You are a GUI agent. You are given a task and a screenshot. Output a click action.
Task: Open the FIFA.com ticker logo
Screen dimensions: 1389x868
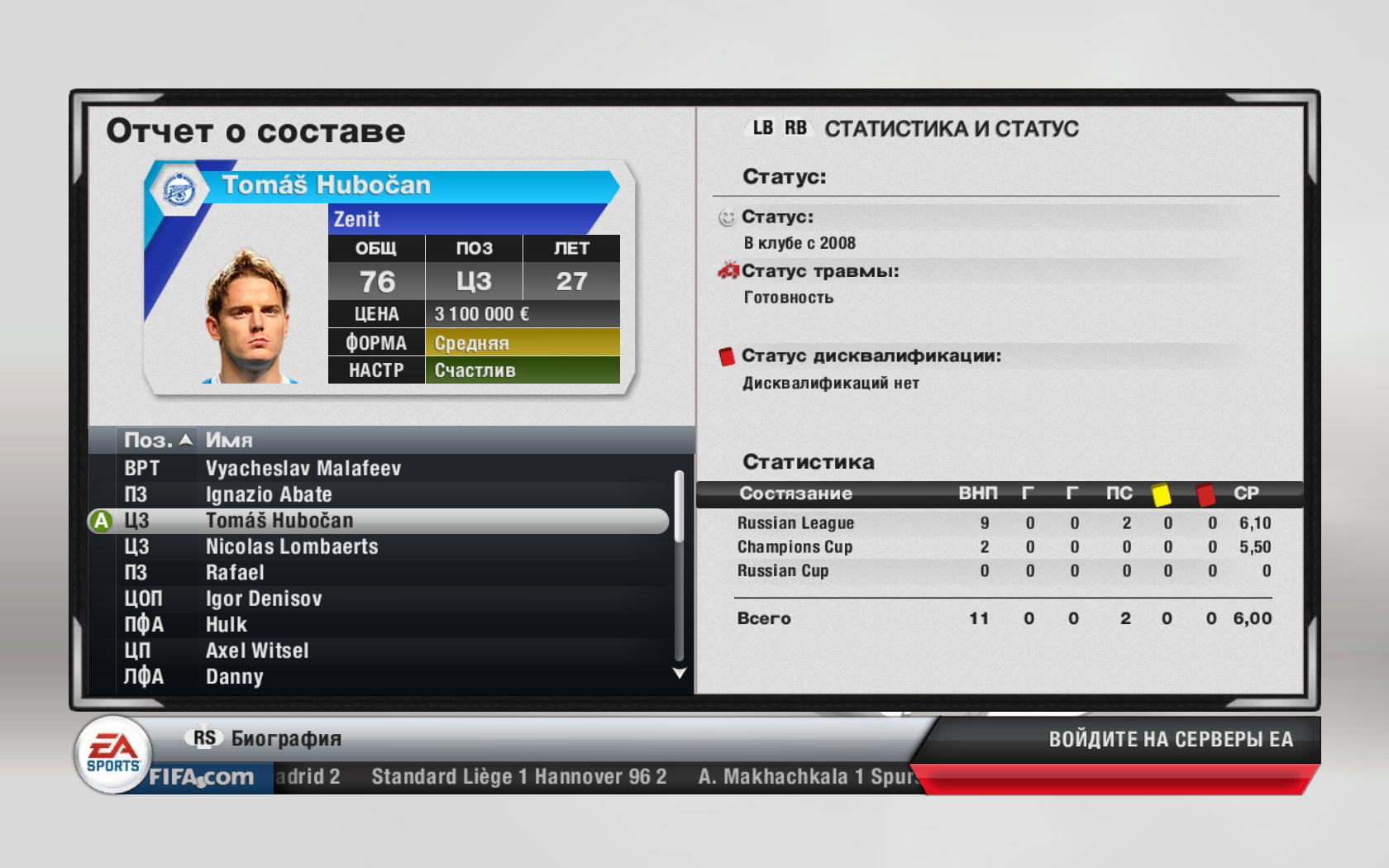tap(201, 777)
